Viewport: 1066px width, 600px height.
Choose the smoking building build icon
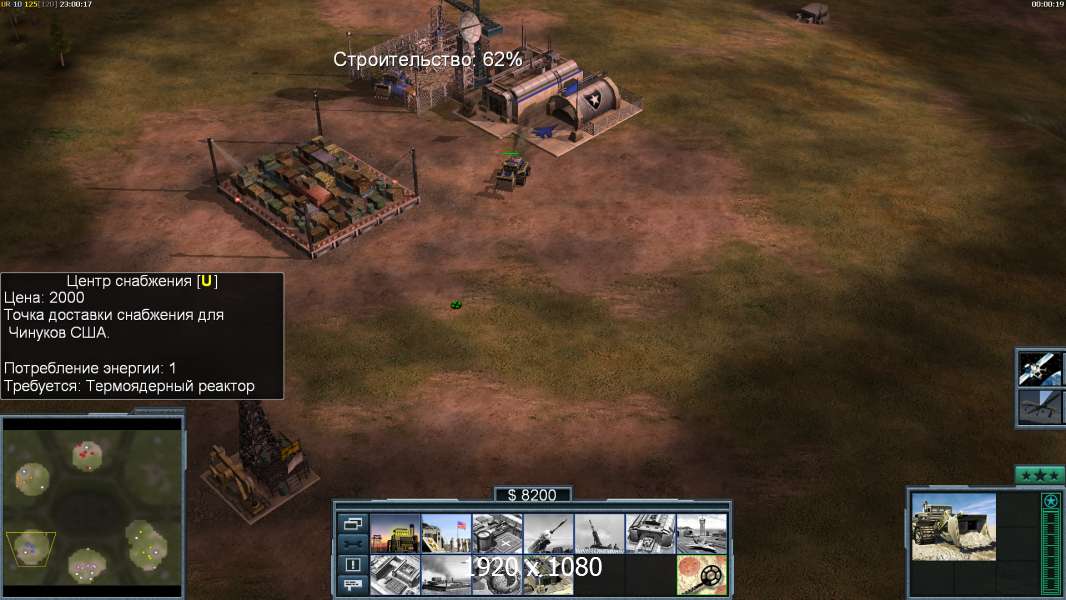coord(446,574)
